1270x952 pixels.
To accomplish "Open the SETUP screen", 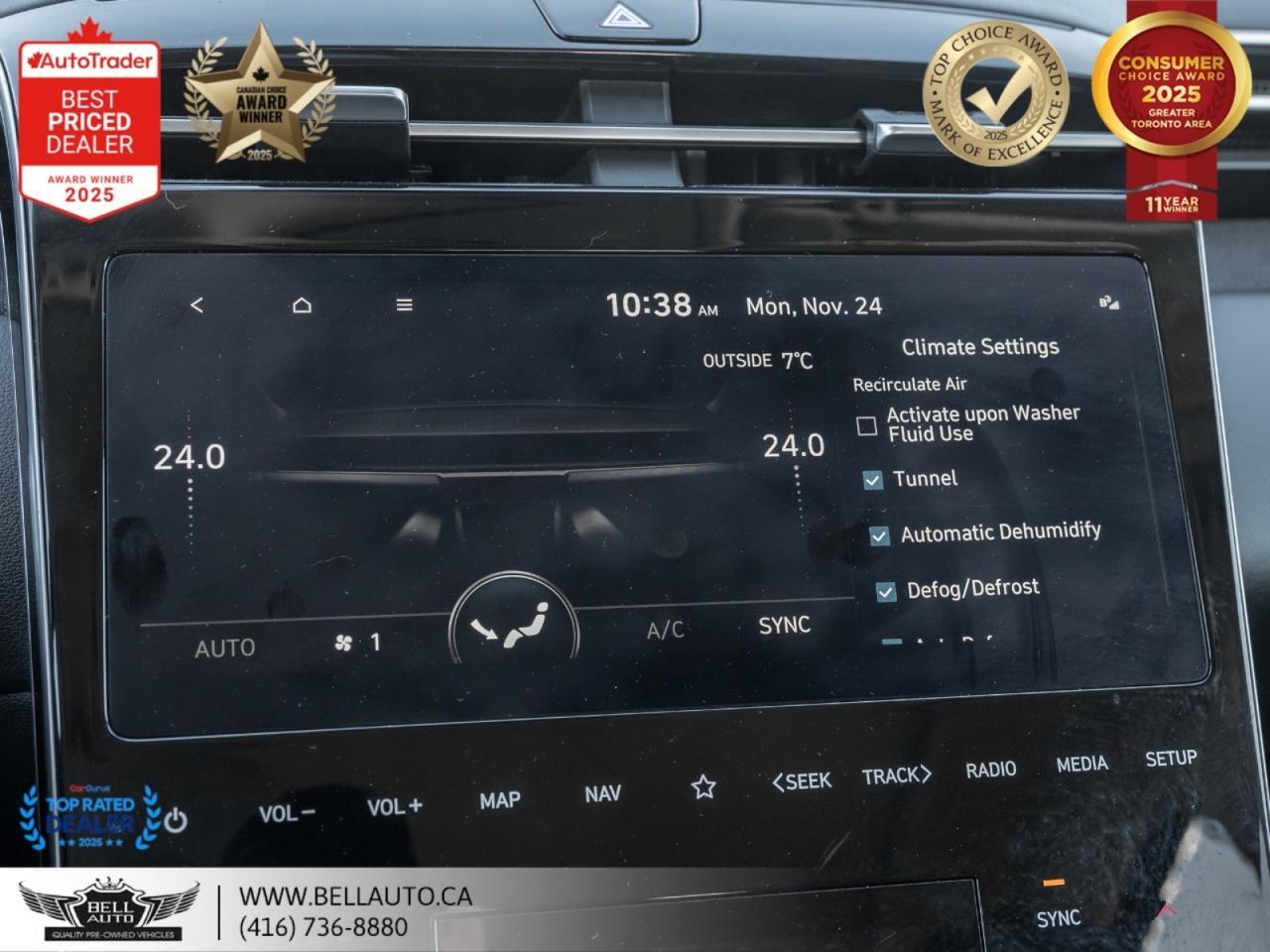I will (1173, 758).
